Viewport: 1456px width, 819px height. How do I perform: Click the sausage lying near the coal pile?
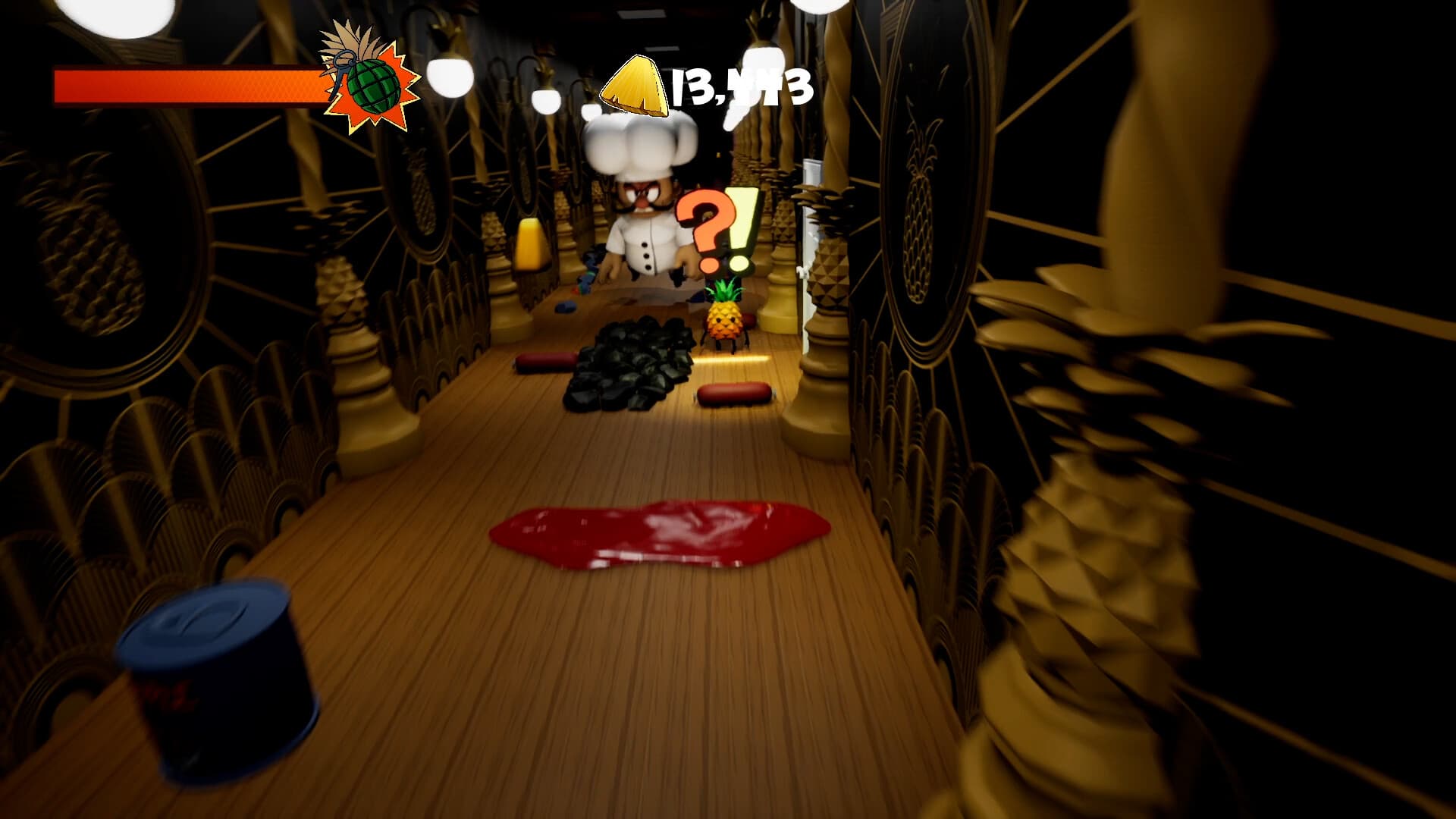point(732,394)
